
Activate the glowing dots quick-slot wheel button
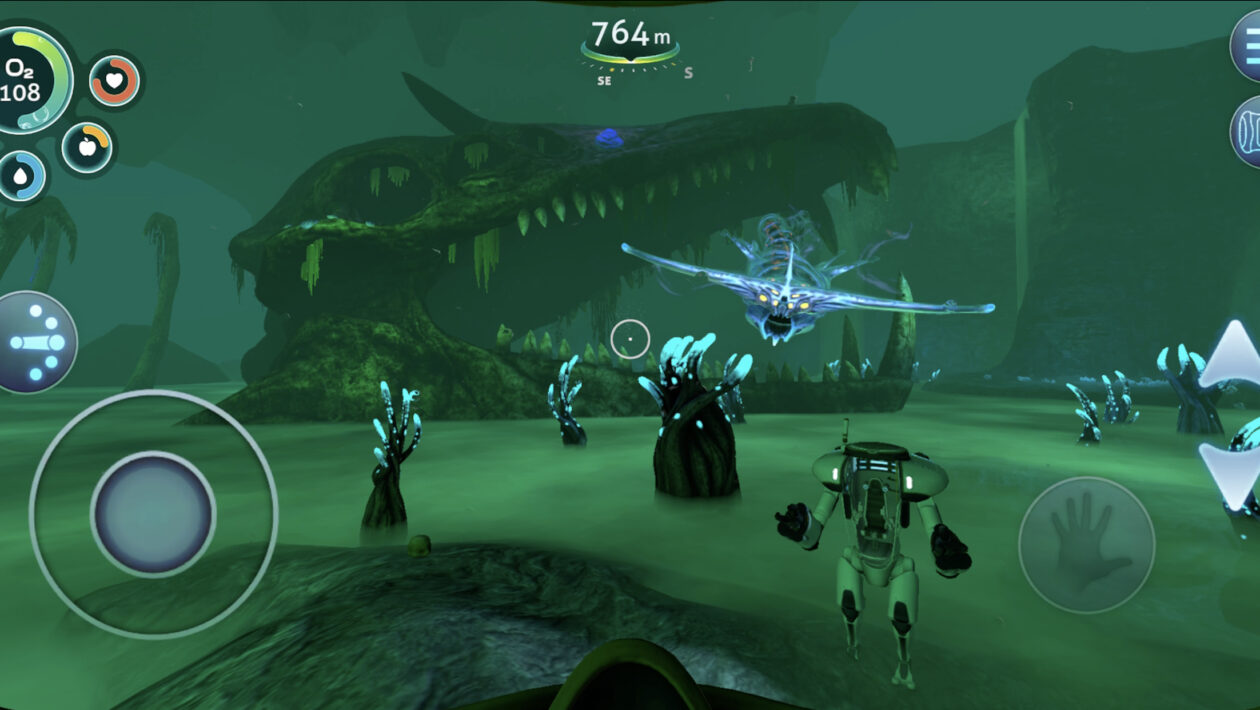(36, 342)
